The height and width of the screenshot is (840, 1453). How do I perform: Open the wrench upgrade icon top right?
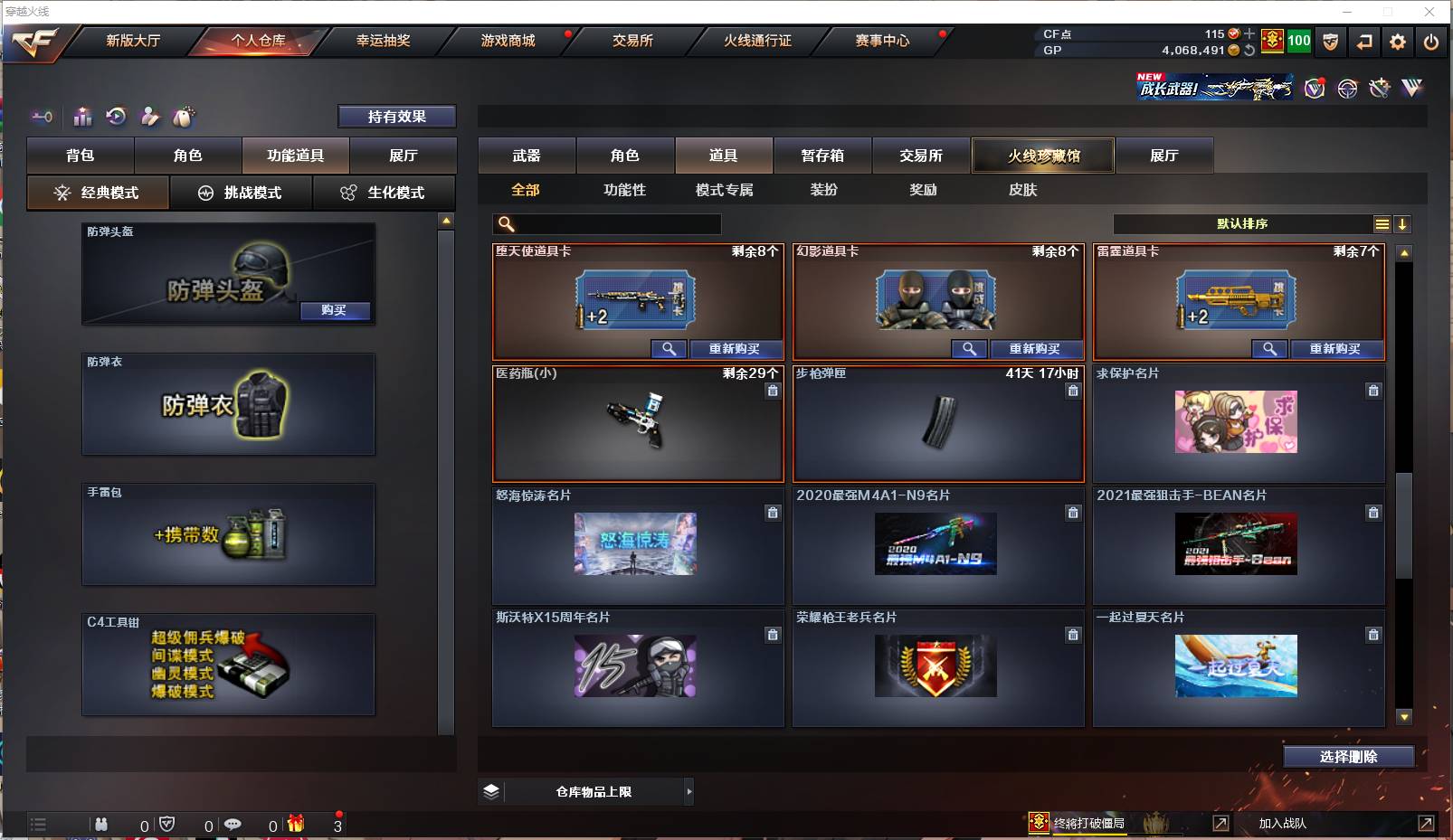coord(1379,89)
